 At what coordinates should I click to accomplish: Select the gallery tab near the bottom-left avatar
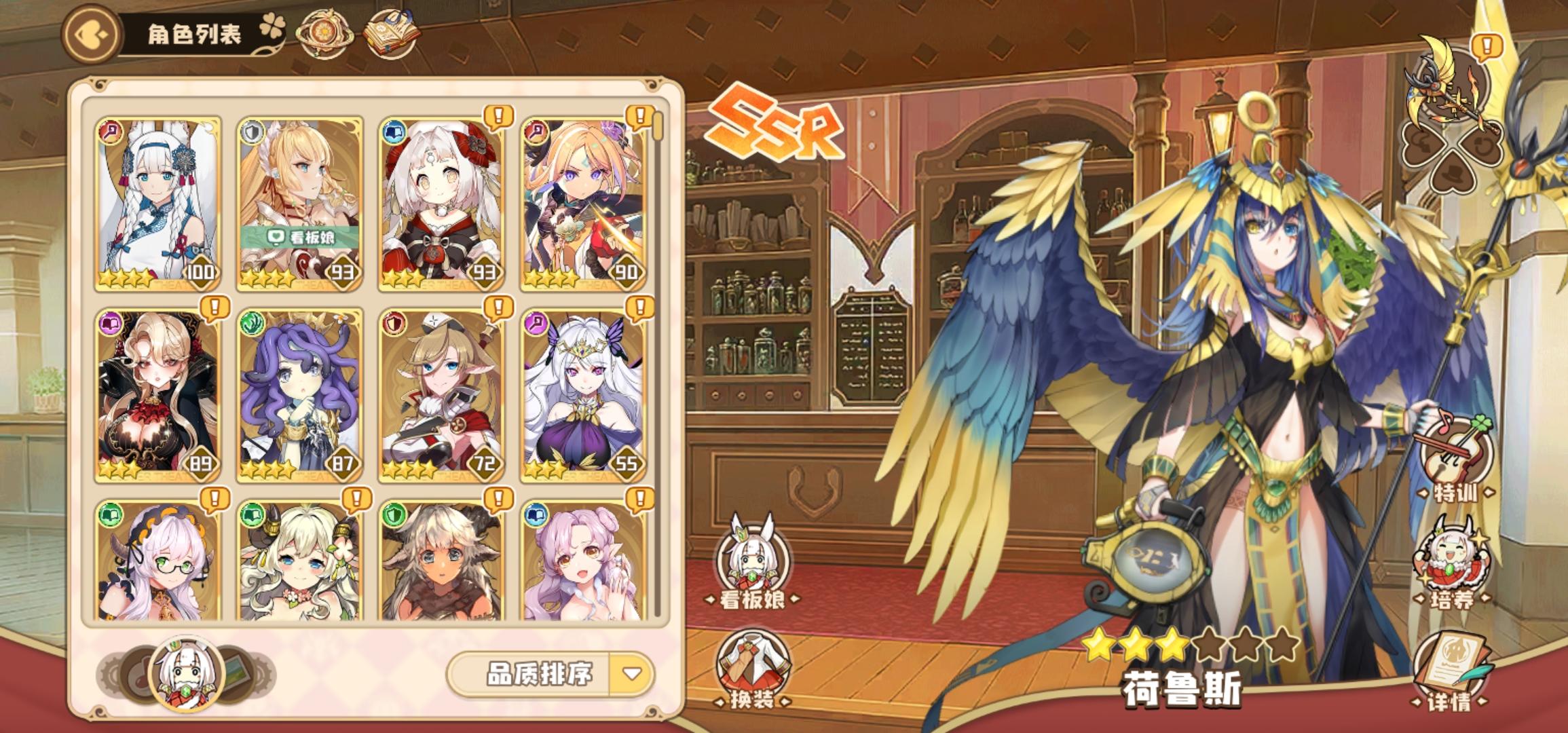click(236, 667)
